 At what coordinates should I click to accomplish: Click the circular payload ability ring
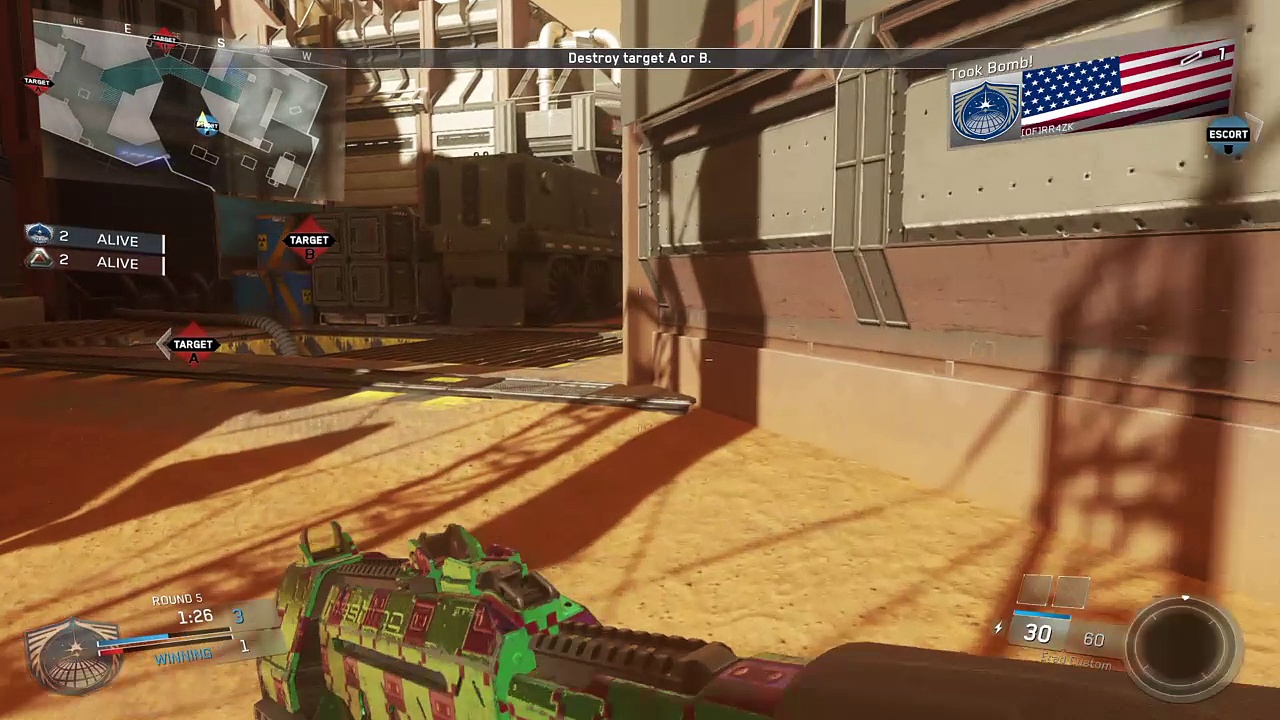pos(1185,642)
